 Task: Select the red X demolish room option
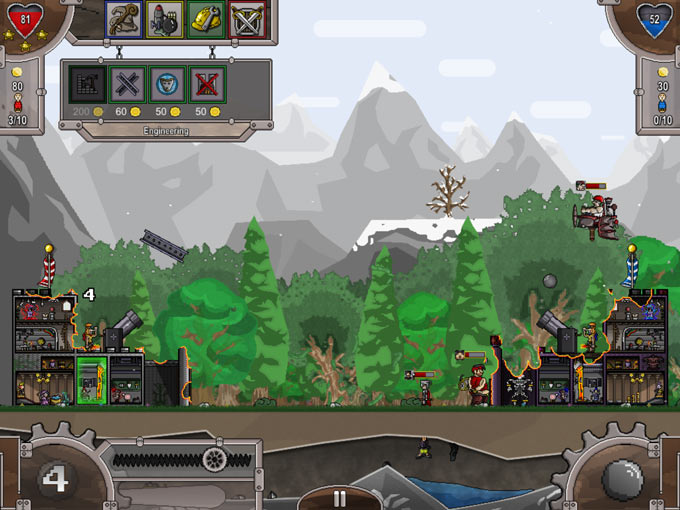click(207, 84)
